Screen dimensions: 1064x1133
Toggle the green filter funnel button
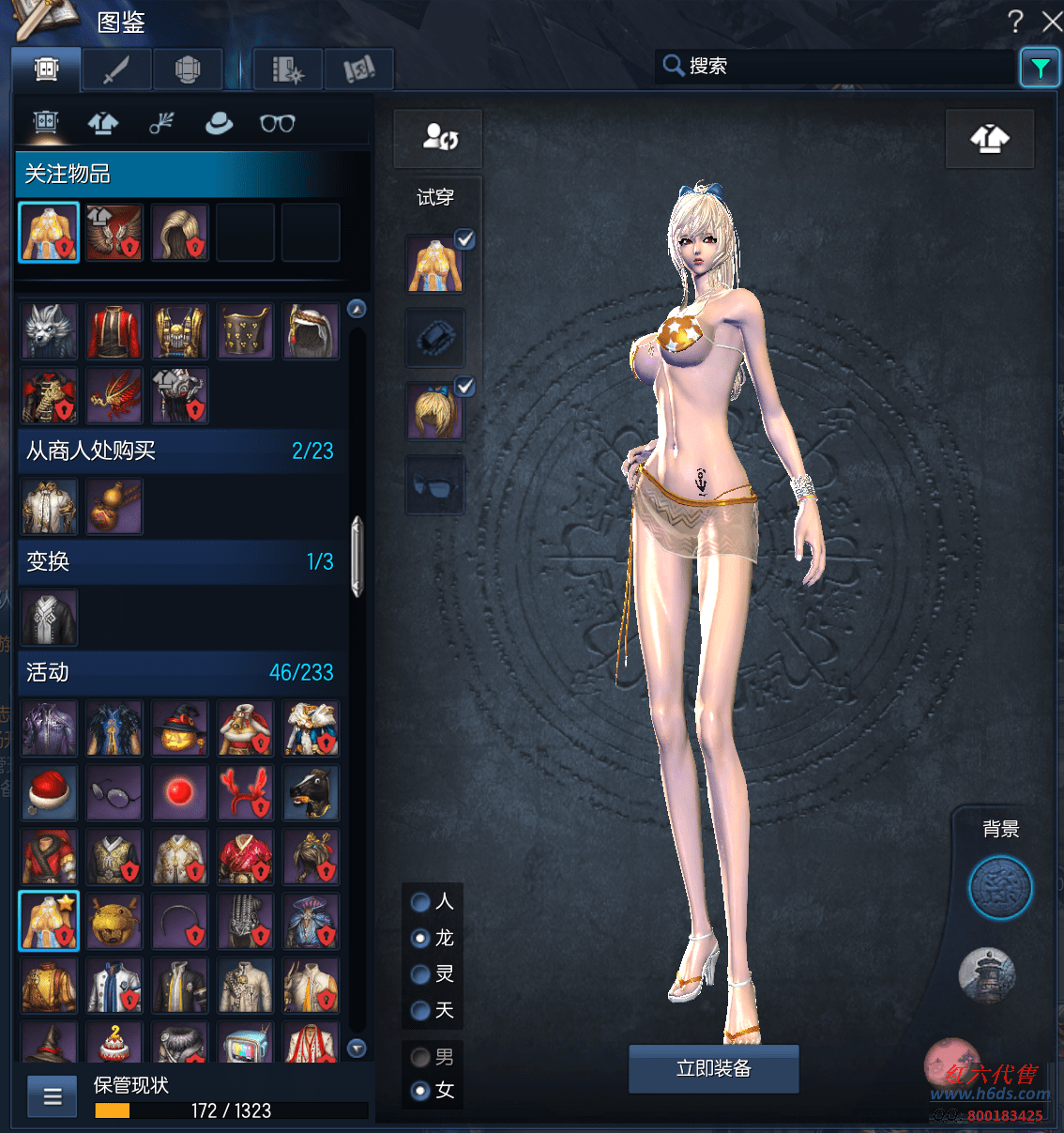[1040, 68]
